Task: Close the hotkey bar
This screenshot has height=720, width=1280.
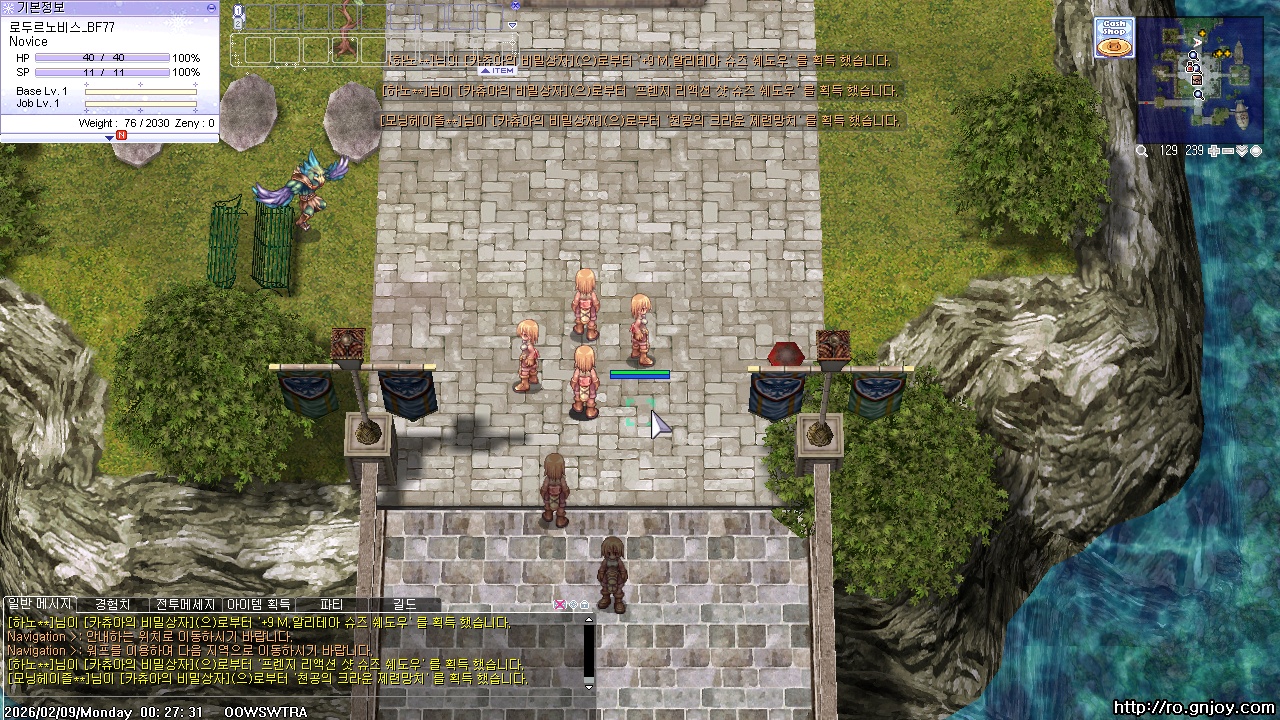Action: tap(515, 6)
